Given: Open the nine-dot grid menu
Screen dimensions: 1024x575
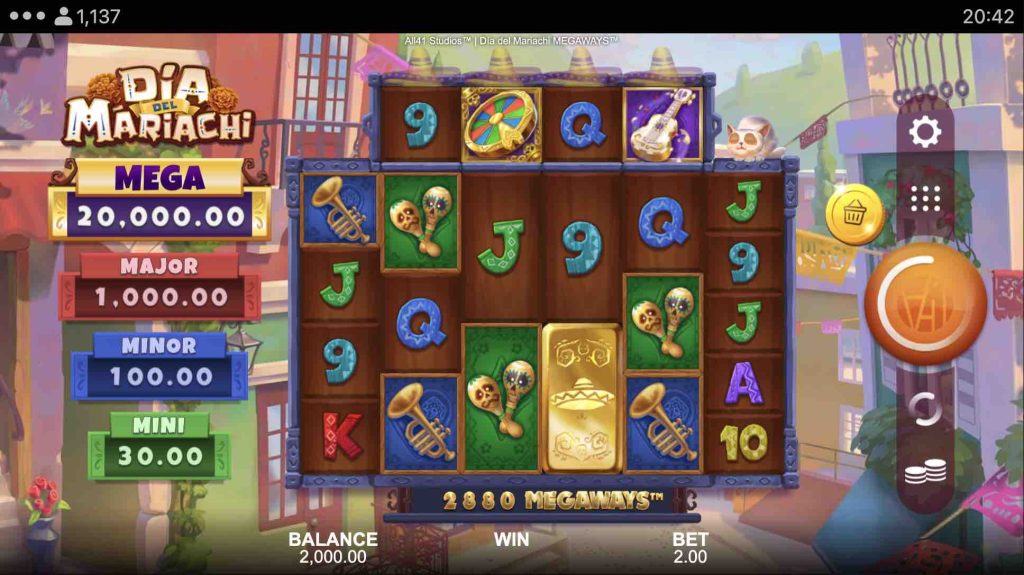Looking at the screenshot, I should [925, 198].
